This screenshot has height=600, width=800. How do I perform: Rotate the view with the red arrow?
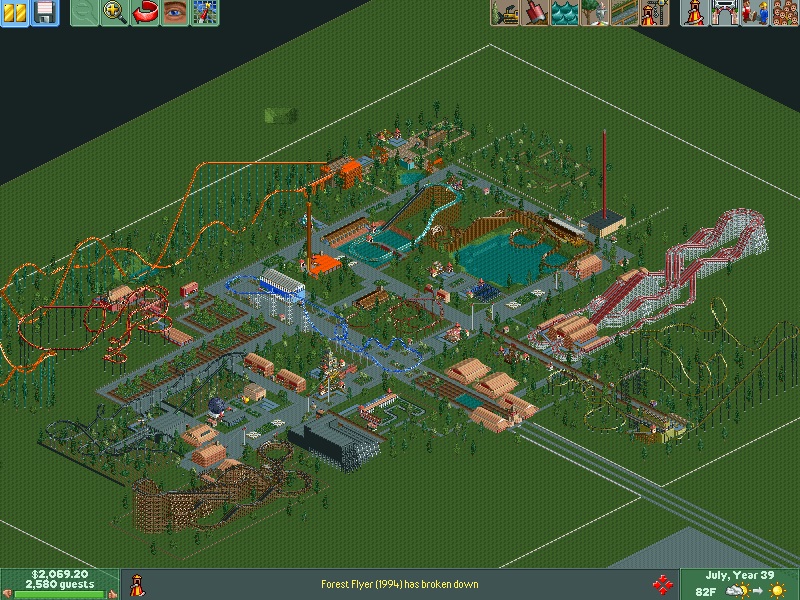click(145, 13)
